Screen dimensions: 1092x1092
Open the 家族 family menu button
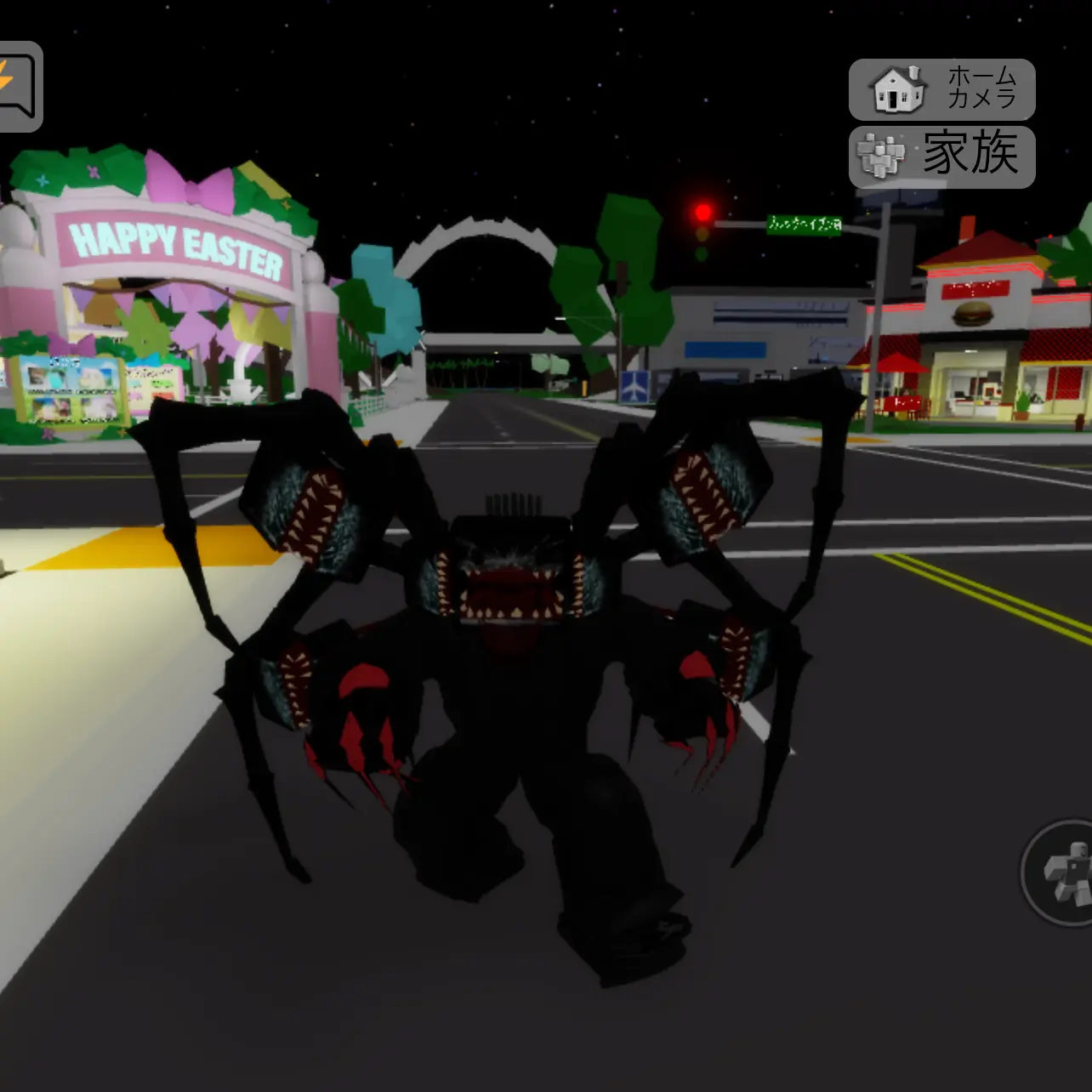click(x=941, y=156)
